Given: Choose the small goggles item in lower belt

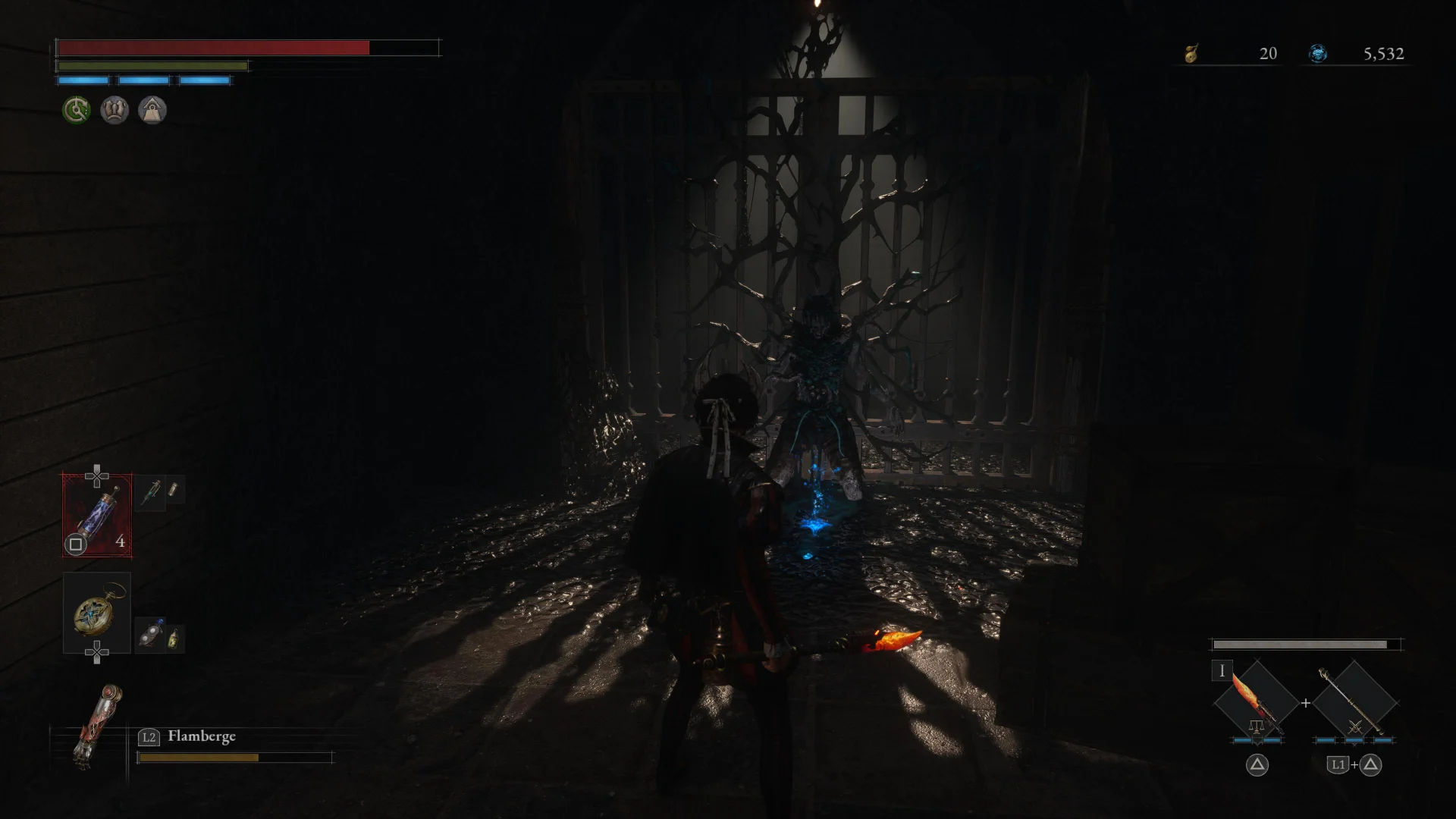Looking at the screenshot, I should pos(150,635).
